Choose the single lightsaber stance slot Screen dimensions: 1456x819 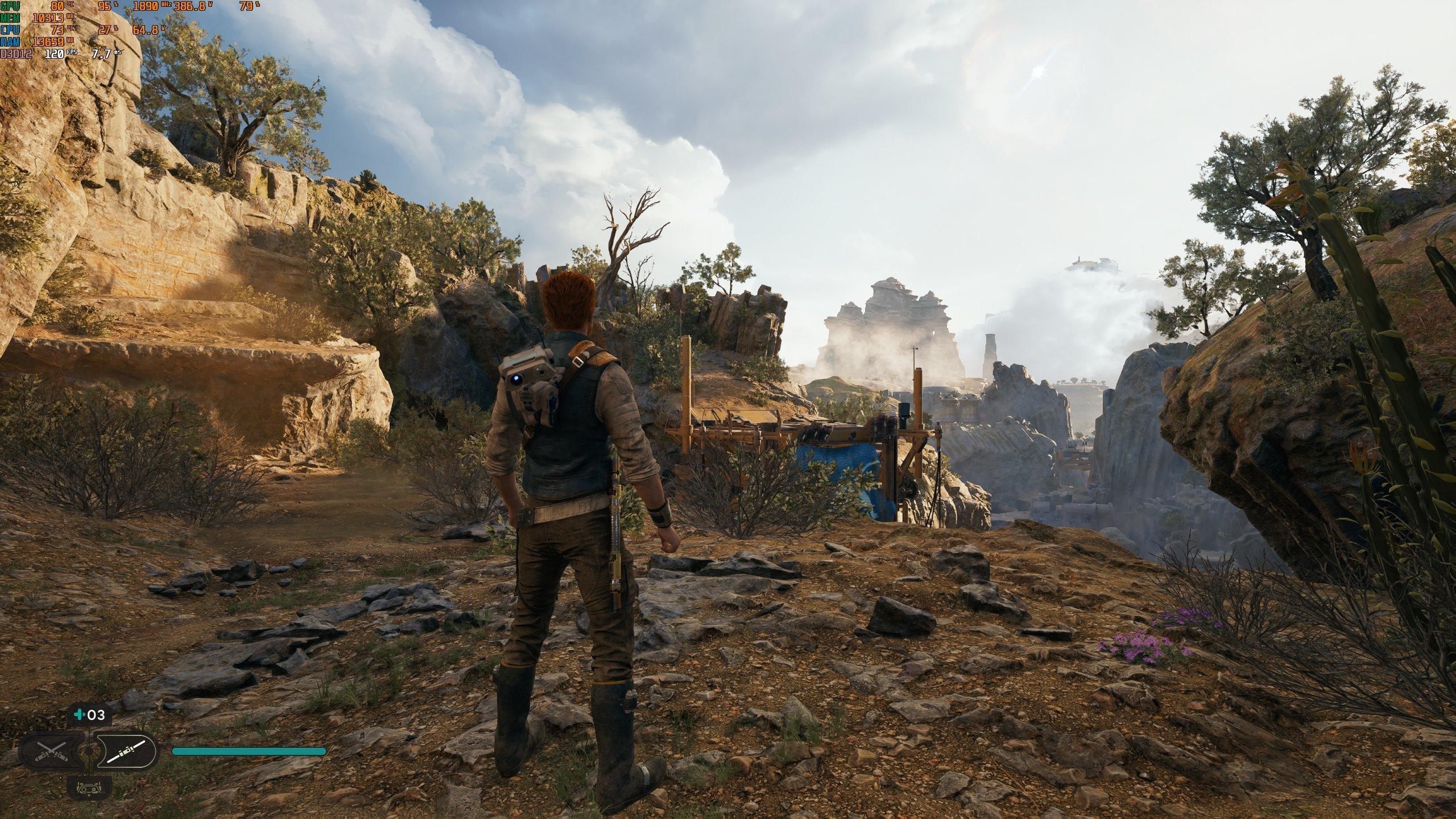click(x=125, y=751)
